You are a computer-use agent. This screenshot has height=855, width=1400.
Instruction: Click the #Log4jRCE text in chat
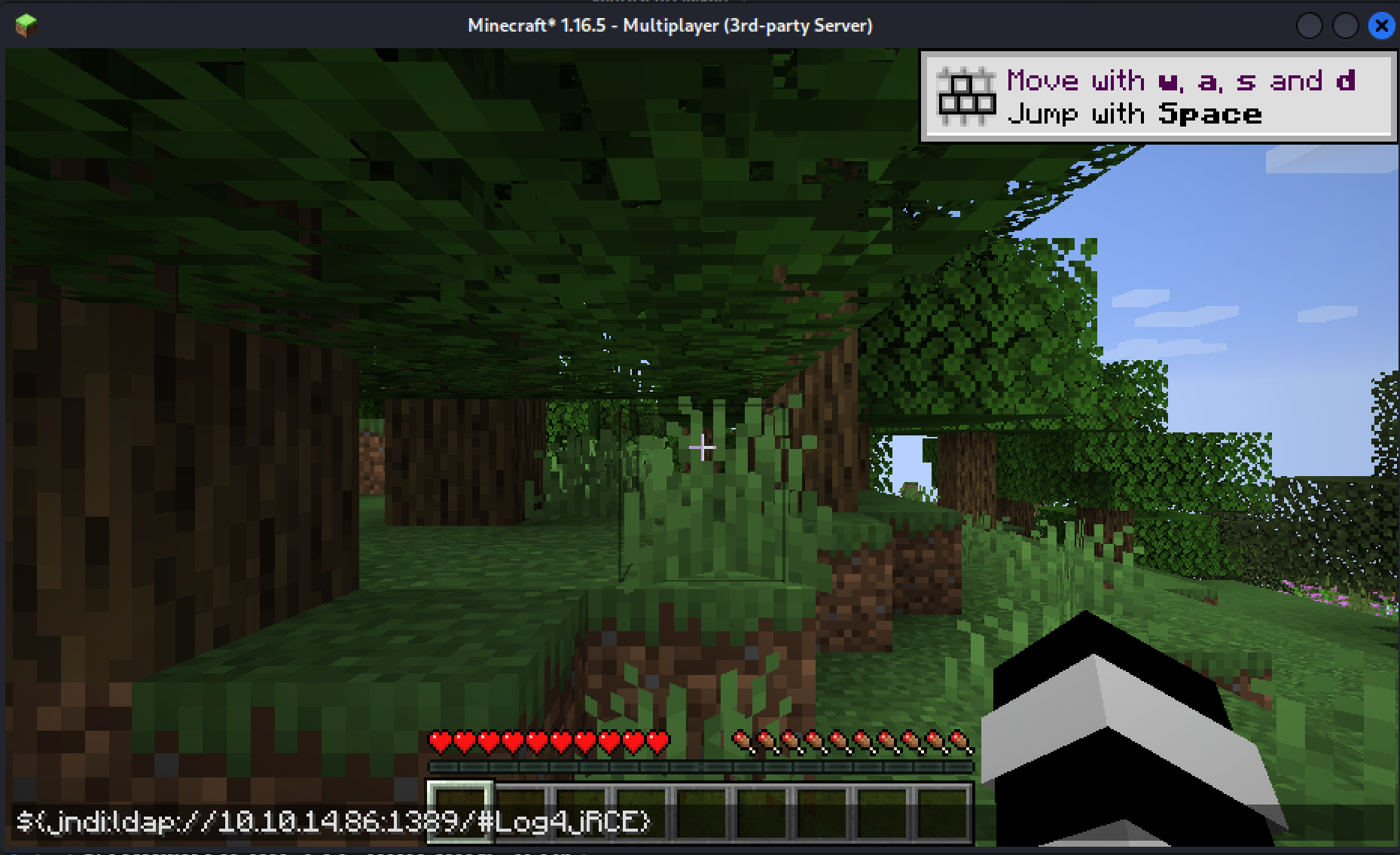[x=565, y=823]
